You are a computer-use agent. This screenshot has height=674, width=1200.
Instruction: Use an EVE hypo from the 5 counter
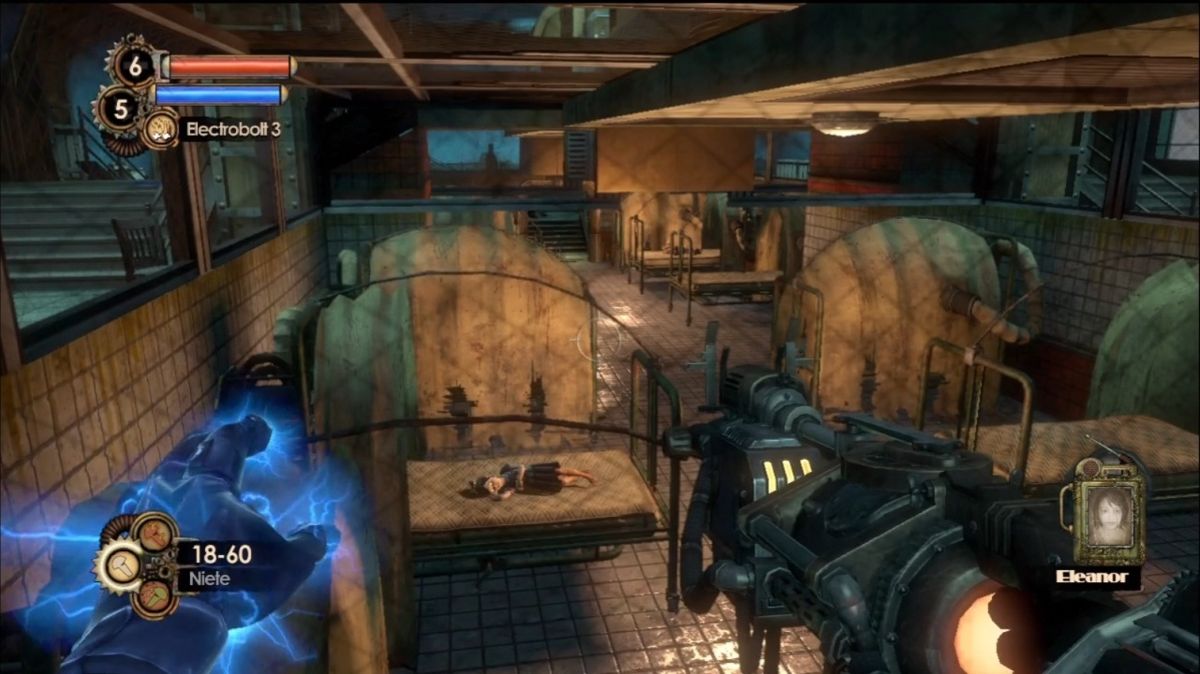point(121,108)
